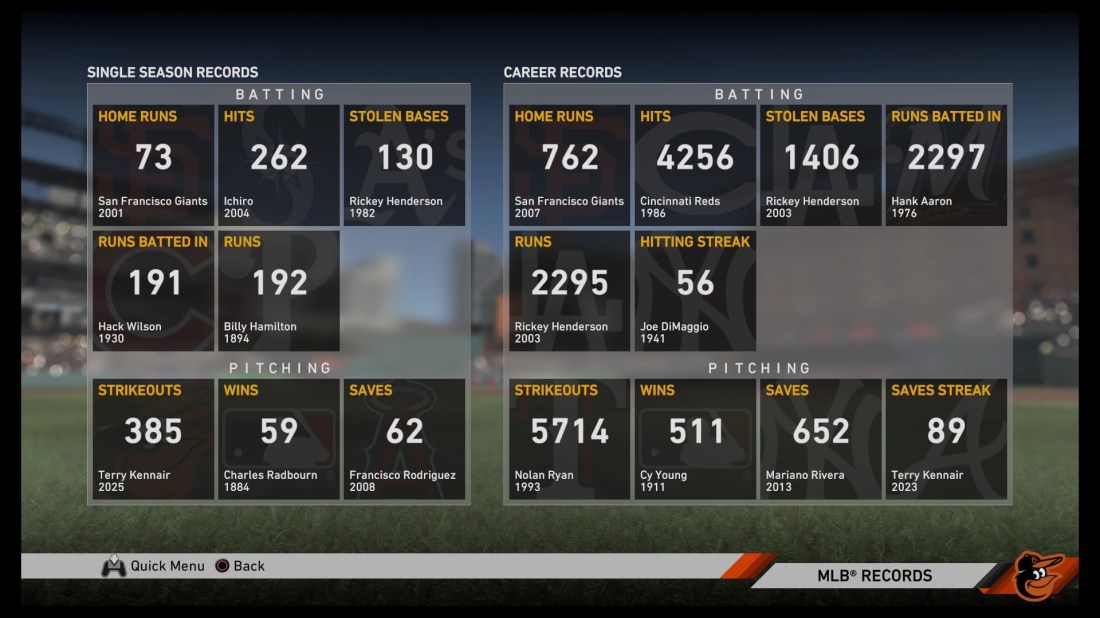Open Nolan Ryan's 5714 Strikeouts tile
The image size is (1100, 618).
[x=570, y=439]
